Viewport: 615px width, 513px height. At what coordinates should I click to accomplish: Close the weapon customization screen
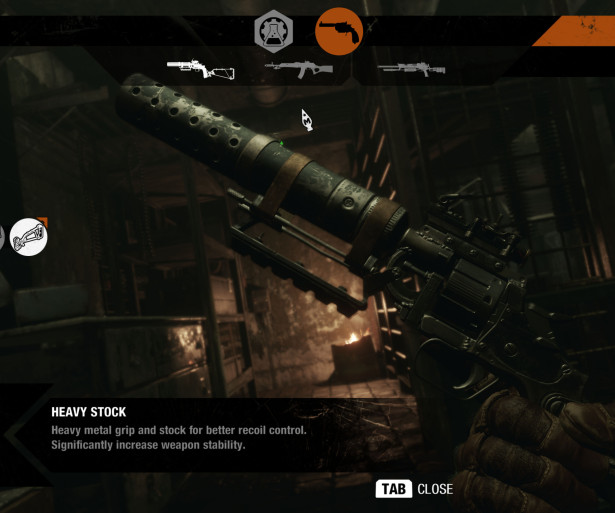point(414,489)
